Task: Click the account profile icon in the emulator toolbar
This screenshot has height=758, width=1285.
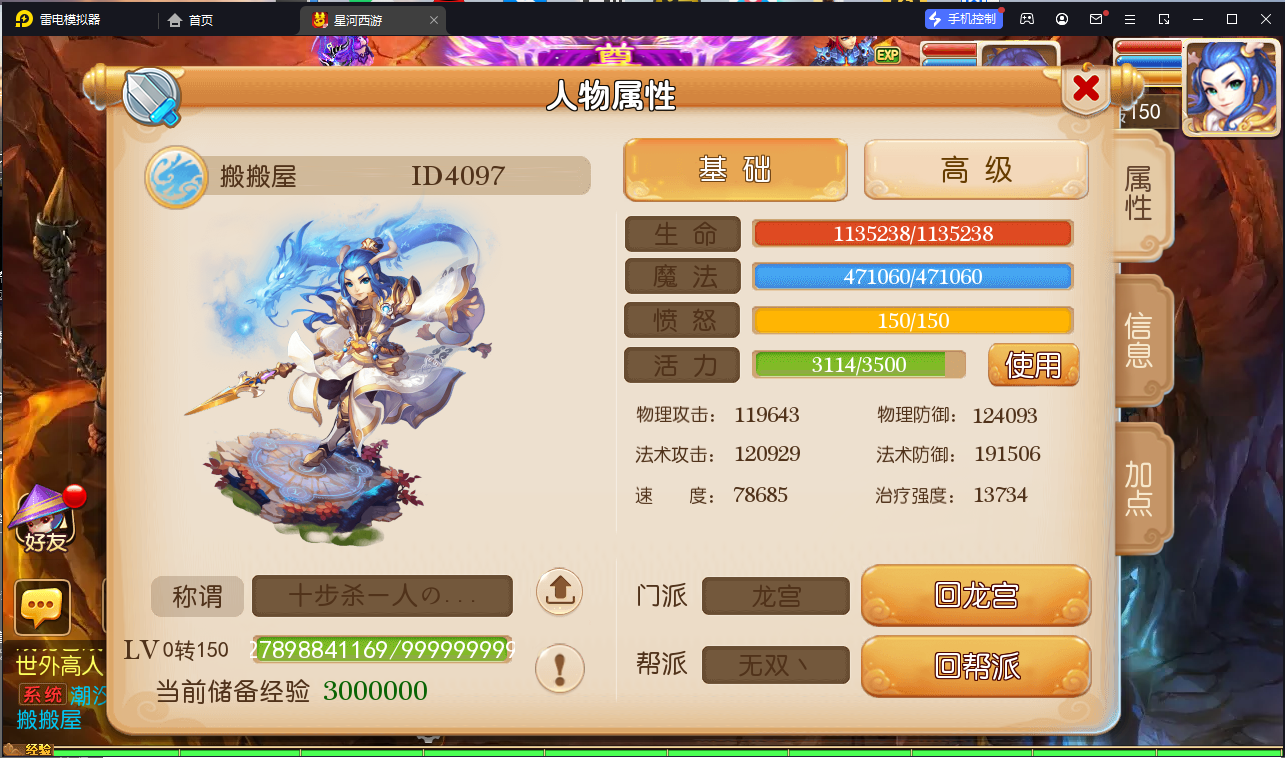Action: [1061, 18]
